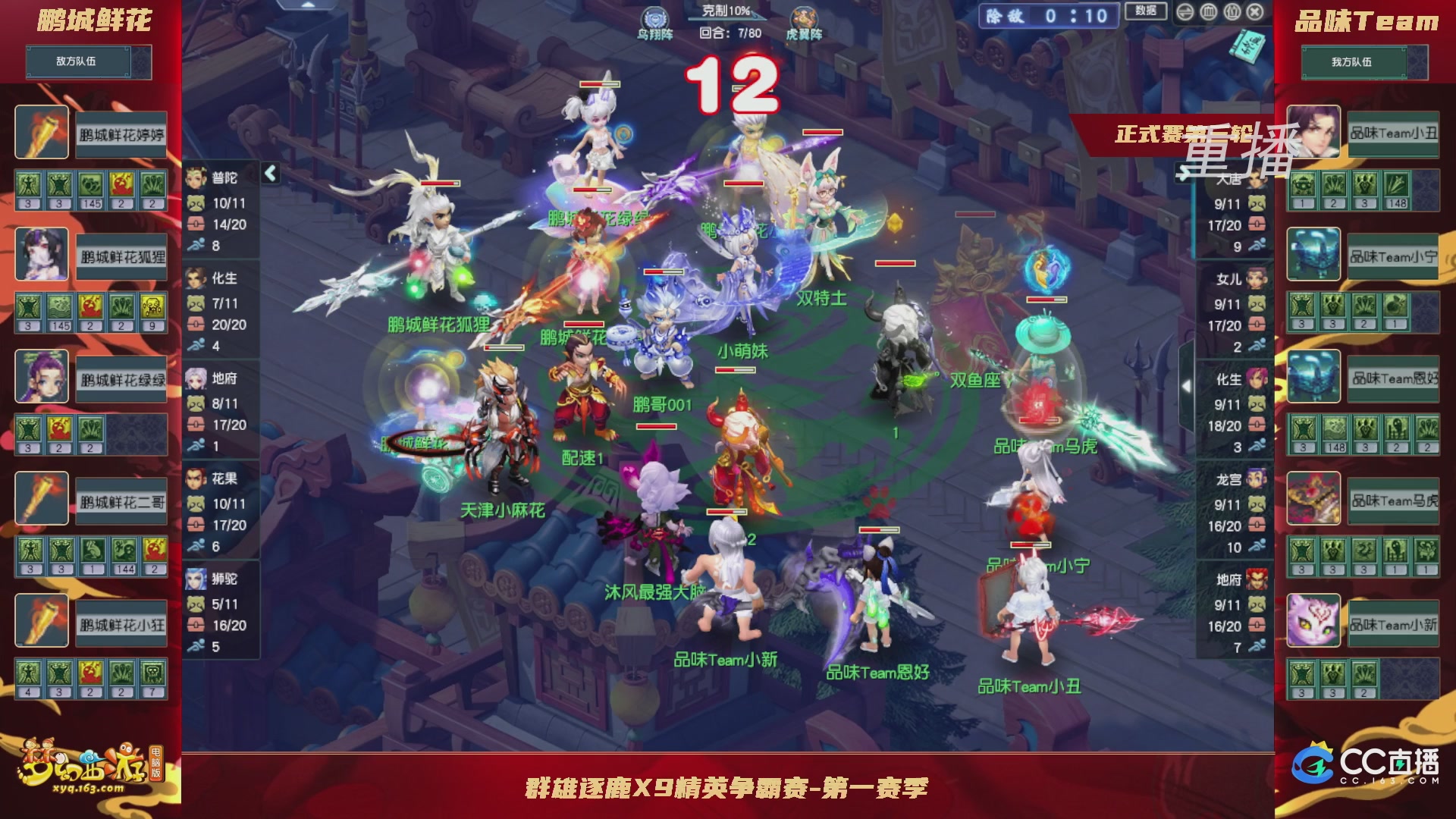Click the buff icon showing 145 under 鹏城鲜花婷婷
Screen dimensions: 1456x819
point(91,184)
